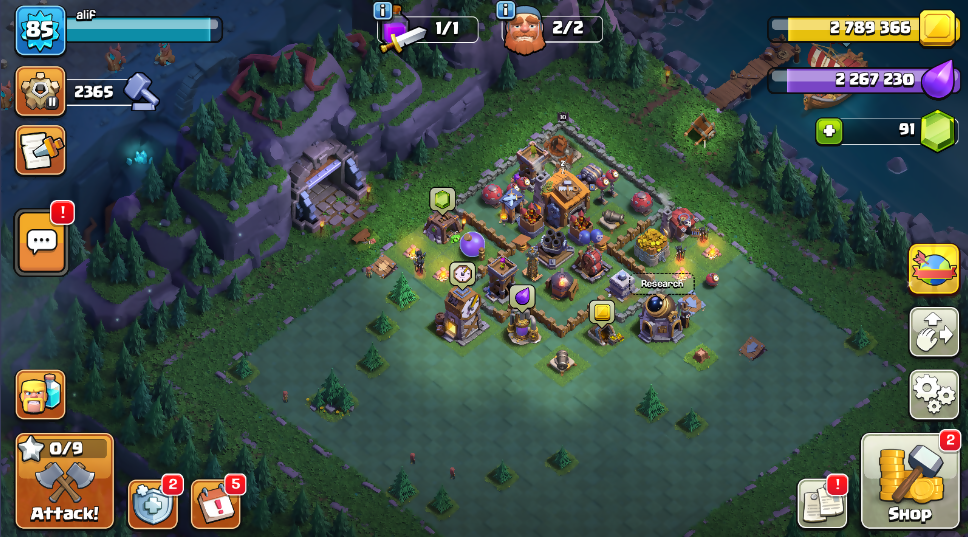Show the battle machine info icon
This screenshot has width=968, height=537.
(383, 11)
